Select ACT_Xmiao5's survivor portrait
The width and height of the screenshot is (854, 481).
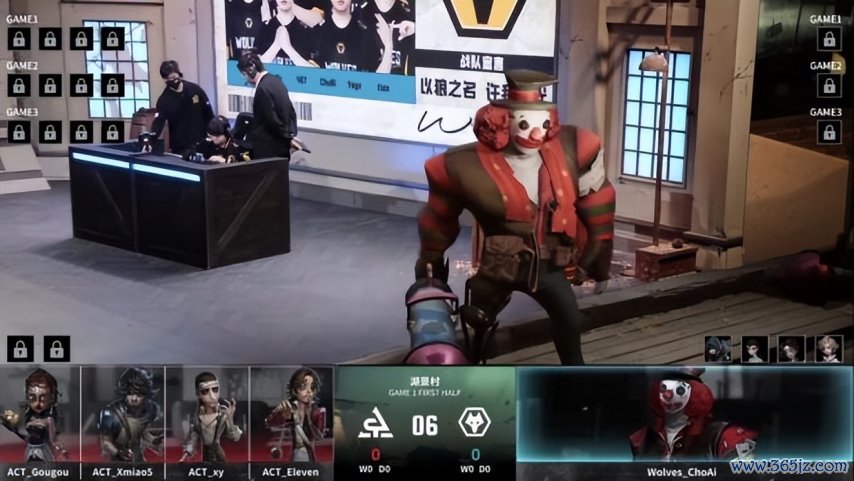coord(123,414)
